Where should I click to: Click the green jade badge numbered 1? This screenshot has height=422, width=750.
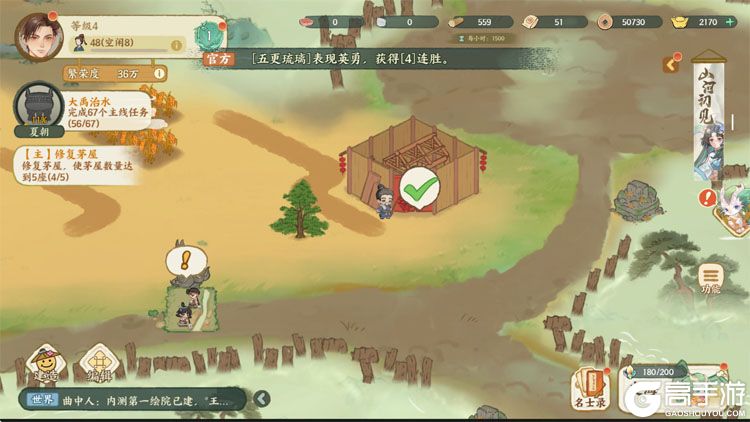[x=208, y=37]
